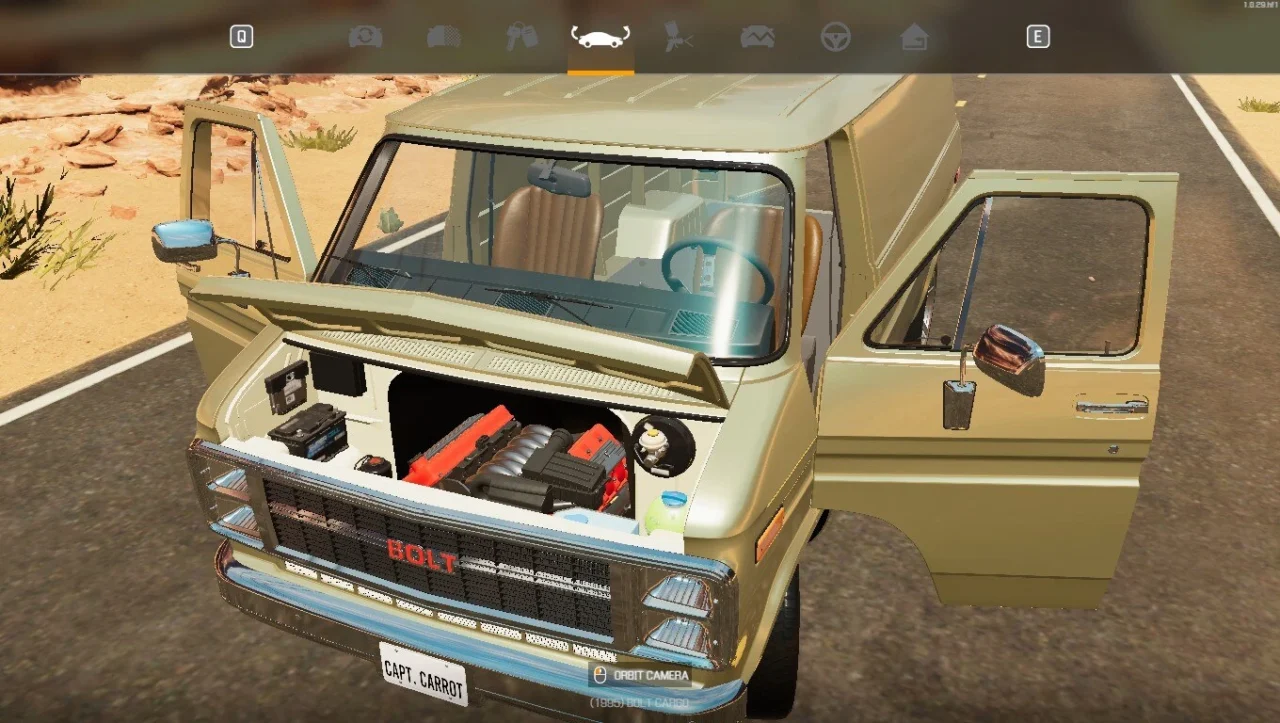The image size is (1280, 723).
Task: Open the spray paint gun tab
Action: 679,37
